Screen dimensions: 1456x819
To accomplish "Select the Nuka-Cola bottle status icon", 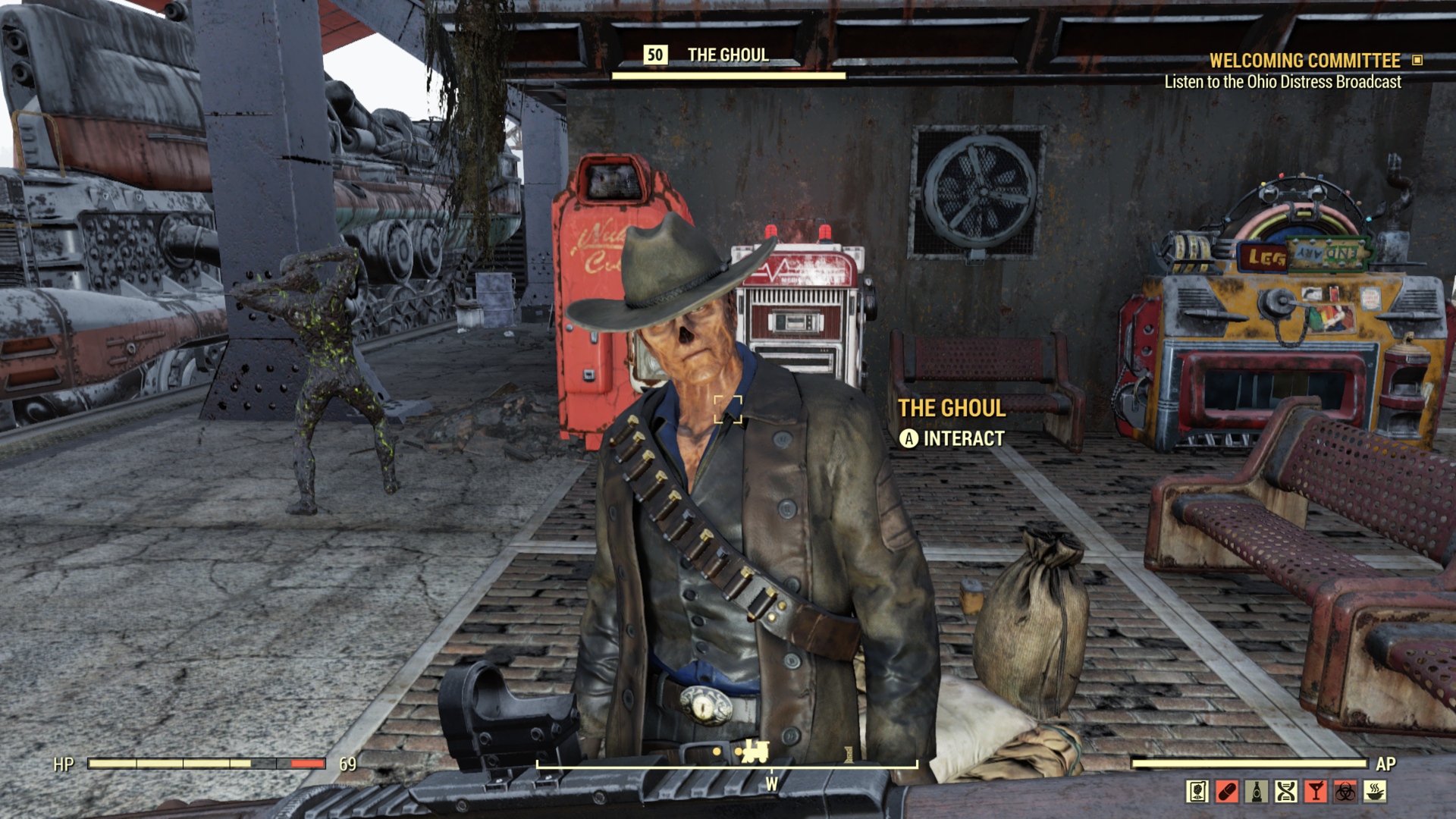I will tap(1257, 792).
